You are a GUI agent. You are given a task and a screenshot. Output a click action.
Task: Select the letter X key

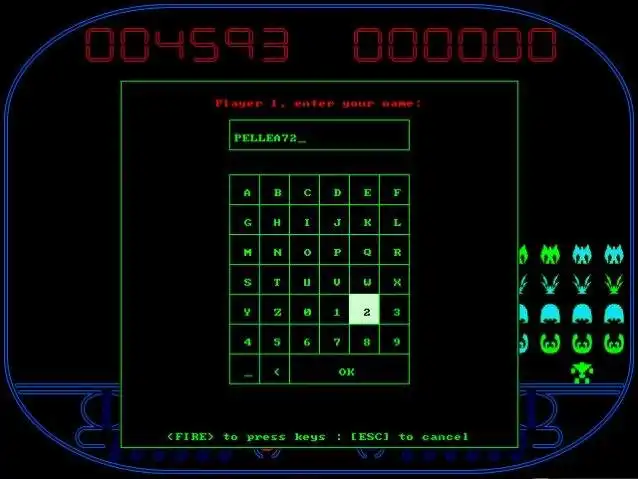point(396,282)
